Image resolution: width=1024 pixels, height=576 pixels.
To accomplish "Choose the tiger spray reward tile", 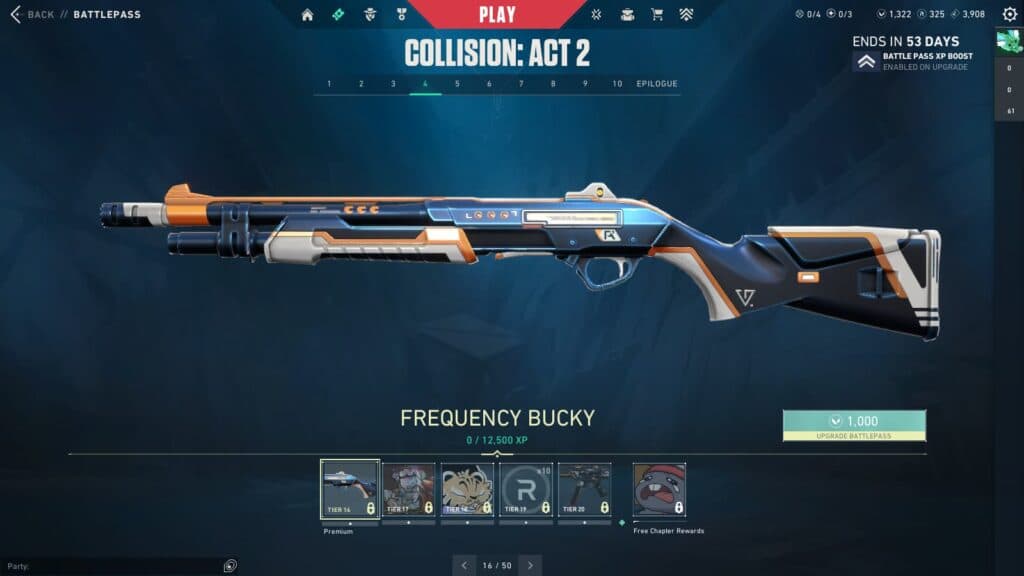I will pyautogui.click(x=467, y=490).
